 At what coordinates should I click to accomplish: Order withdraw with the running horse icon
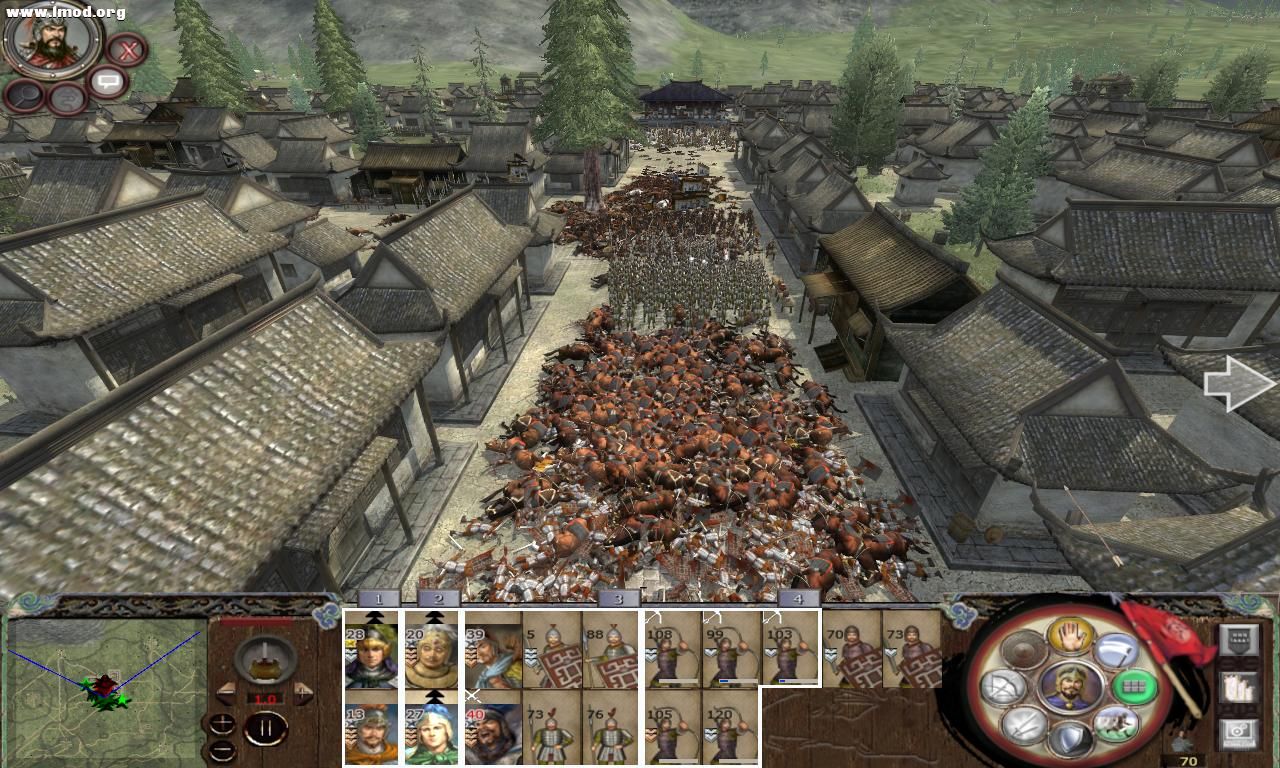pyautogui.click(x=1118, y=722)
